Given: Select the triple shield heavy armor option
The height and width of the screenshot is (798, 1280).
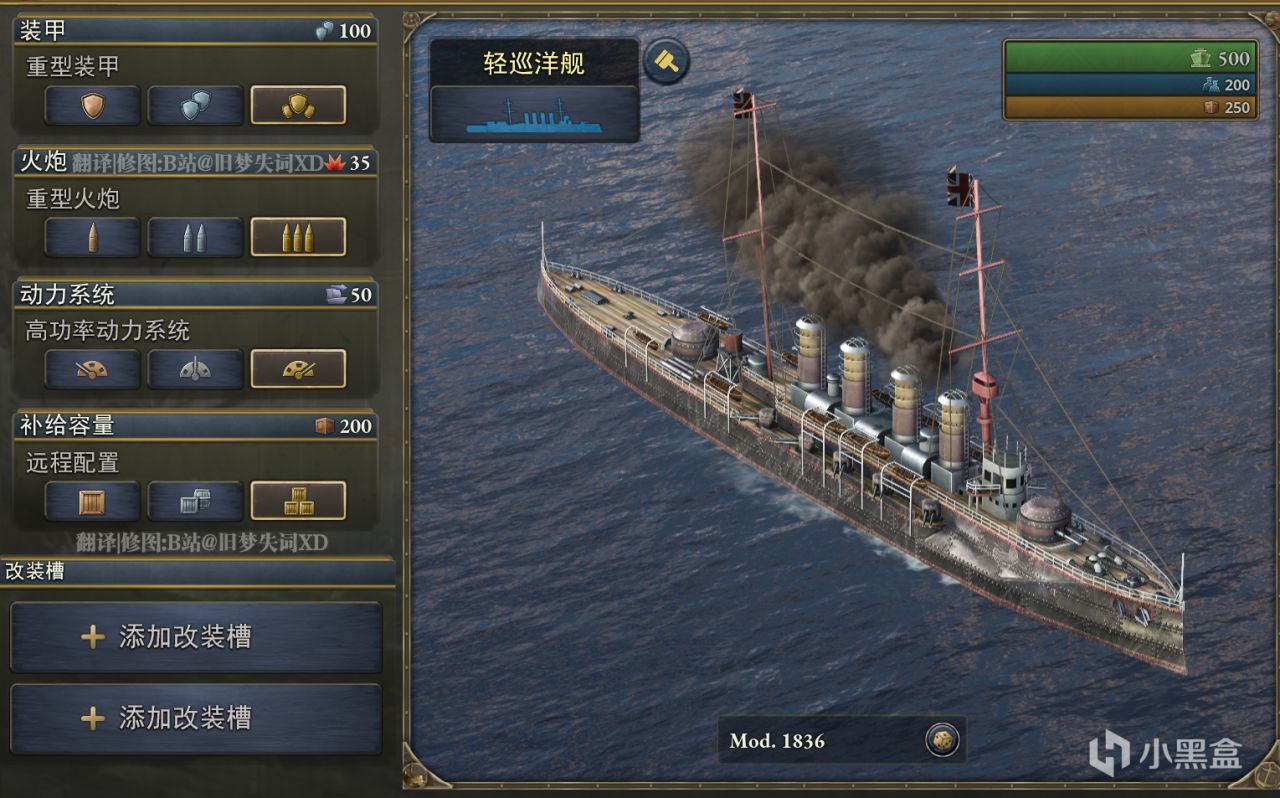Looking at the screenshot, I should click(298, 105).
